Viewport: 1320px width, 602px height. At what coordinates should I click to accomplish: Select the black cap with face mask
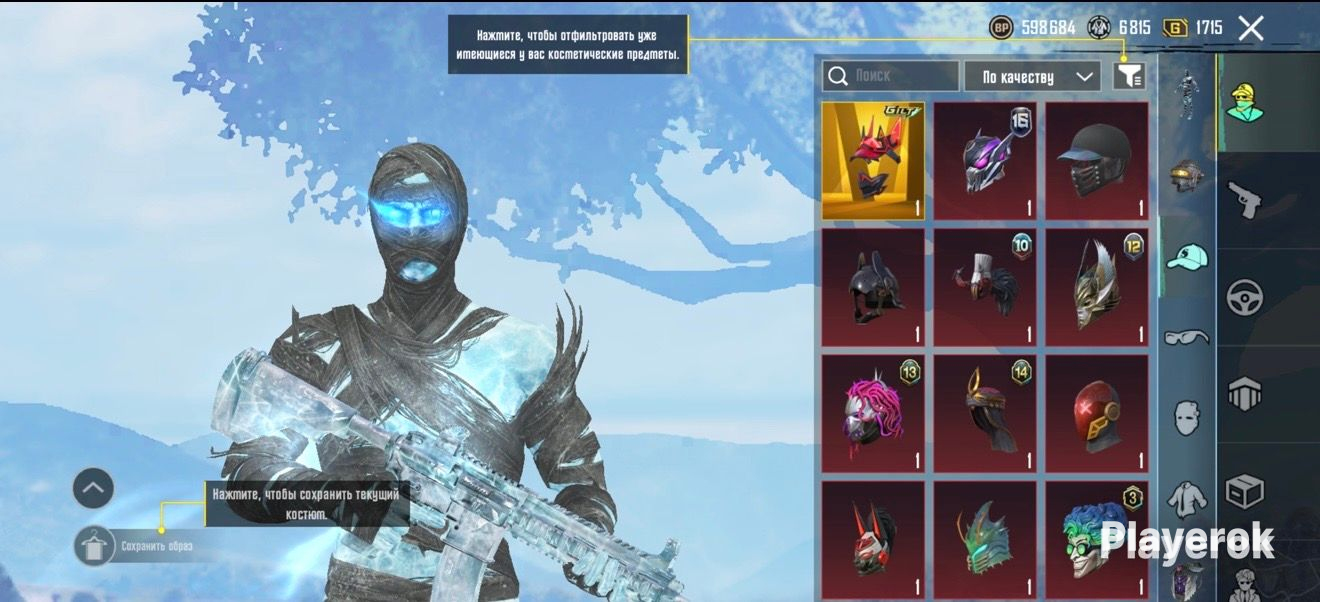1097,161
